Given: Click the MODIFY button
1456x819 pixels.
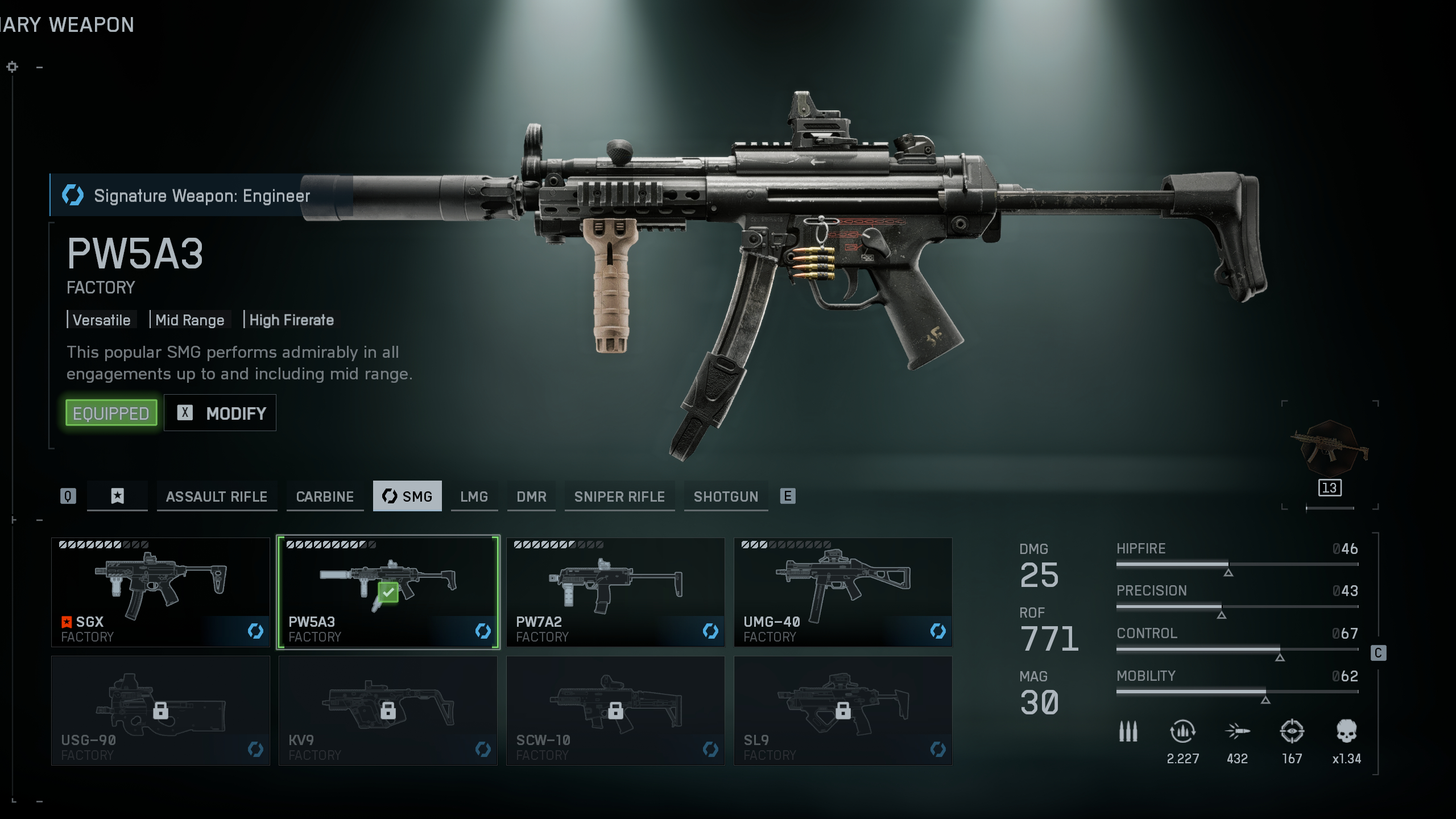Looking at the screenshot, I should [x=220, y=413].
